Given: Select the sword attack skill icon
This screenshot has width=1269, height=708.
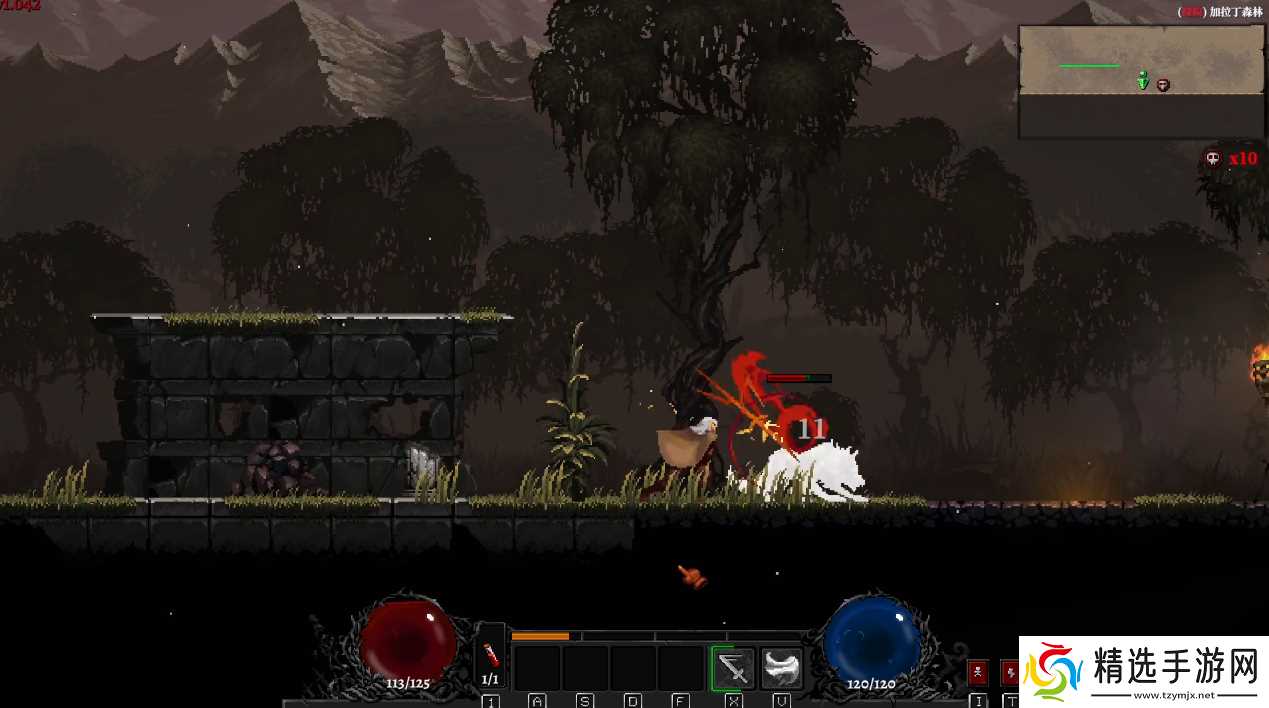Looking at the screenshot, I should 733,668.
